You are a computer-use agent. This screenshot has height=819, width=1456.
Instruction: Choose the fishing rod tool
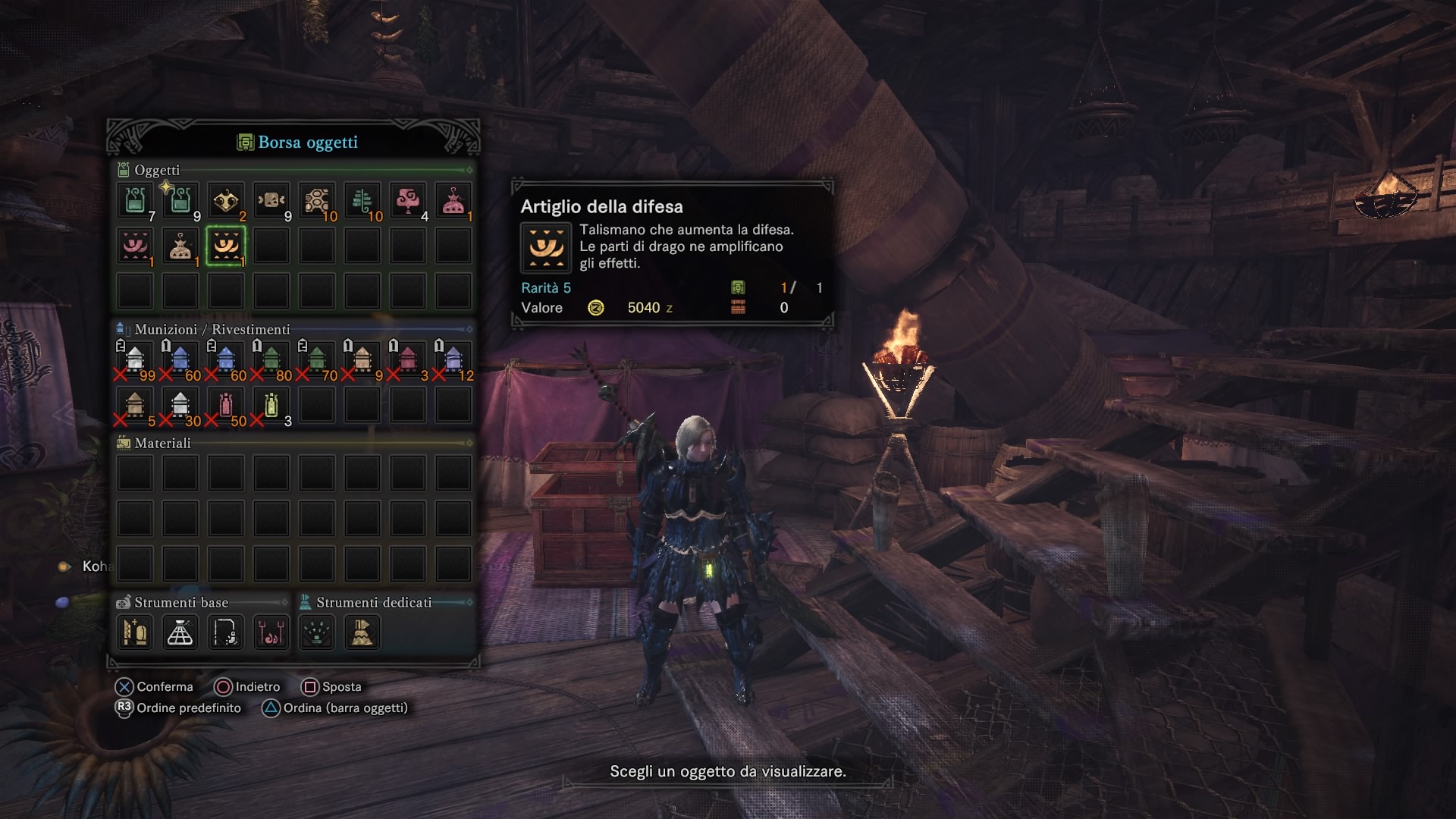click(226, 632)
